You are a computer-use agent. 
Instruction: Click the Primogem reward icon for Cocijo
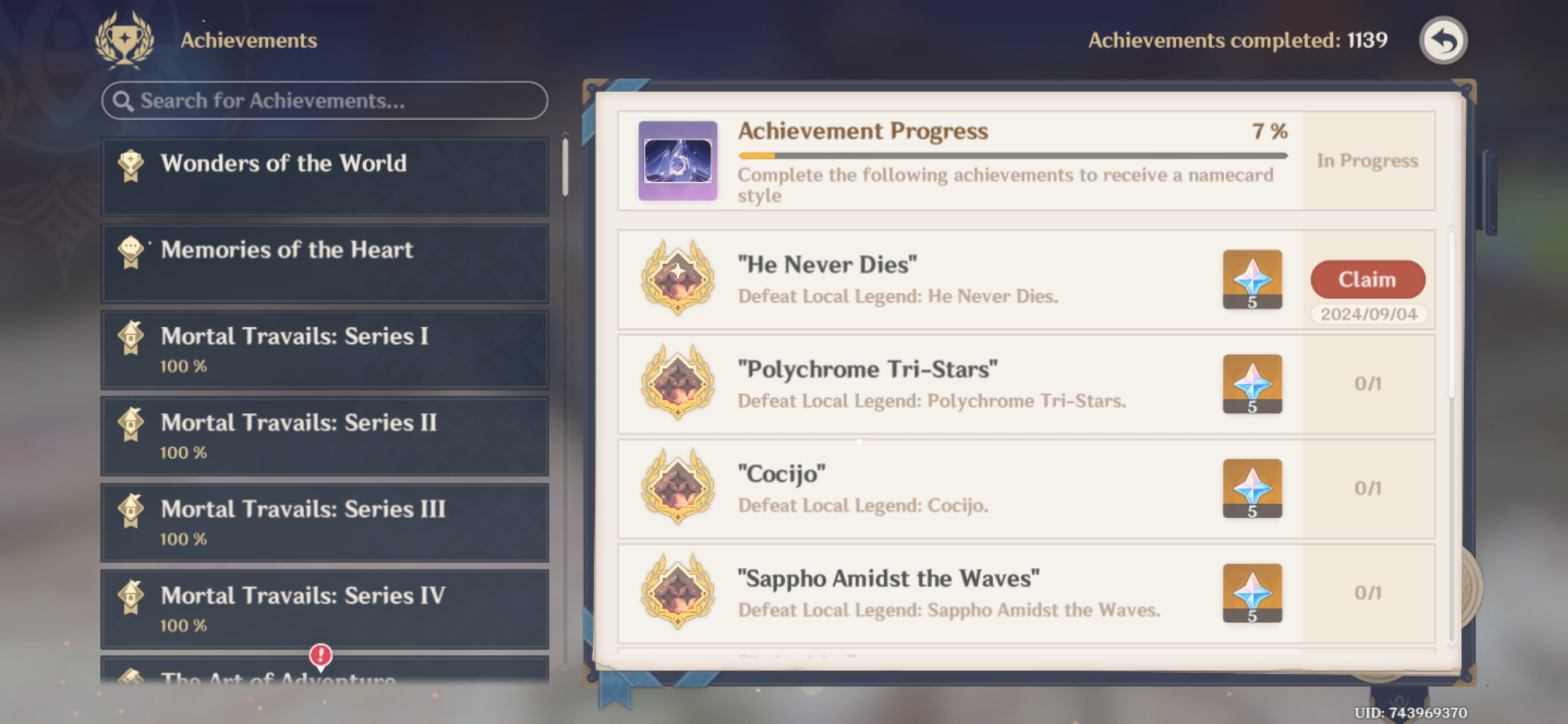(x=1251, y=489)
